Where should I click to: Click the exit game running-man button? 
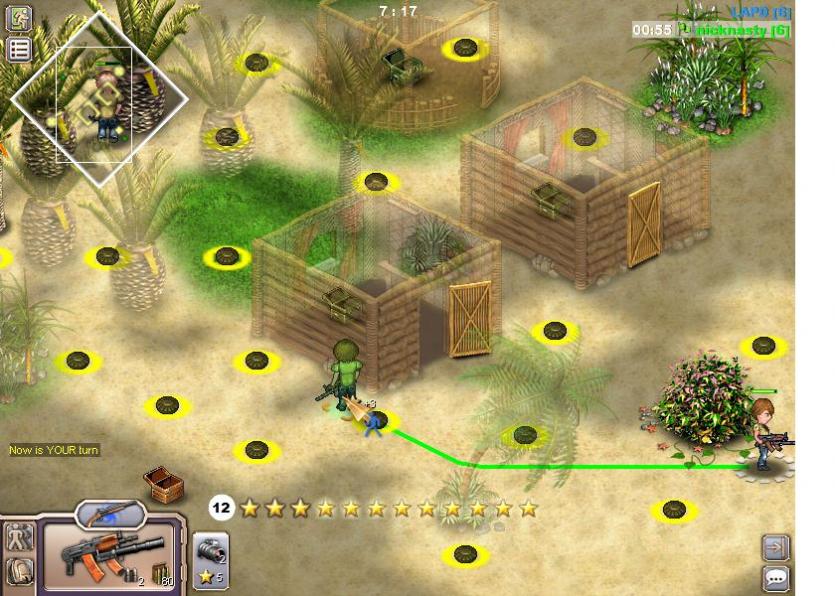click(19, 18)
